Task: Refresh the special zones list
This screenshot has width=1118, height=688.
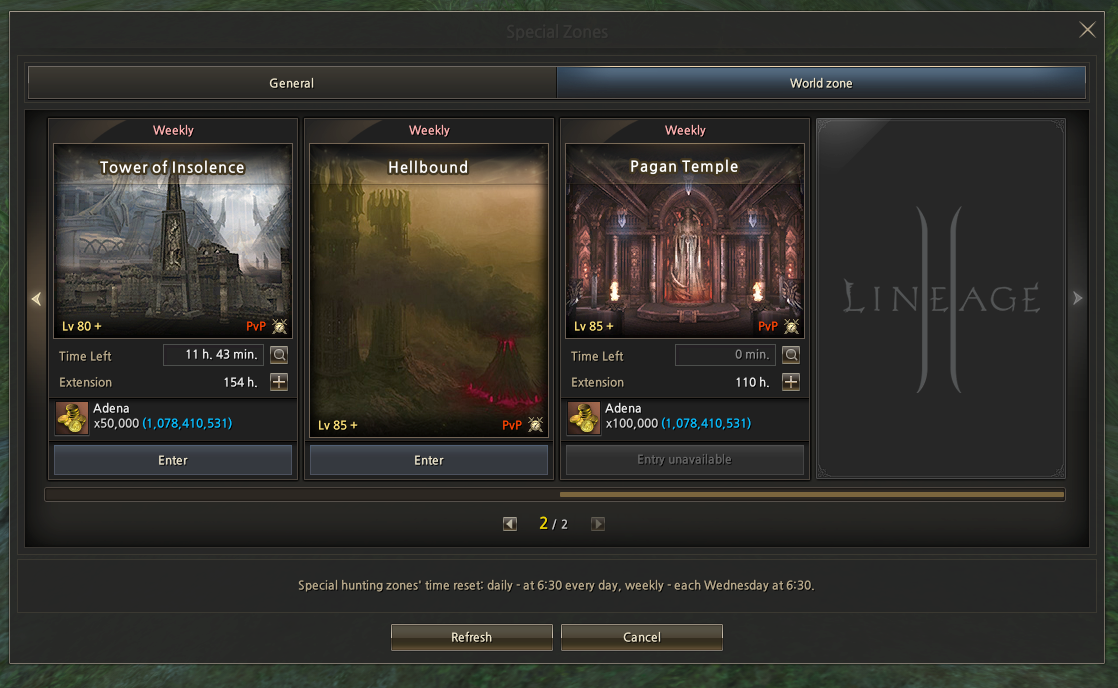Action: tap(472, 637)
